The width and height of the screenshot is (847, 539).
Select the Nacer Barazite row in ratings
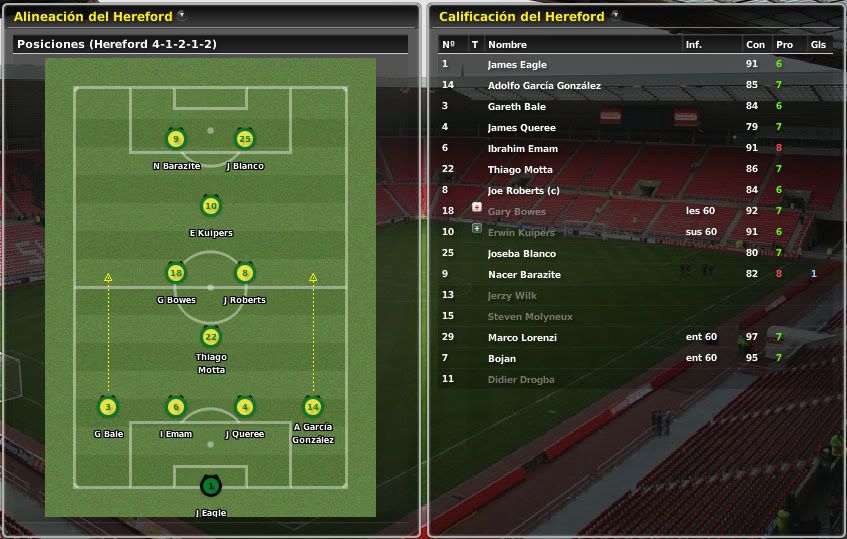point(524,274)
